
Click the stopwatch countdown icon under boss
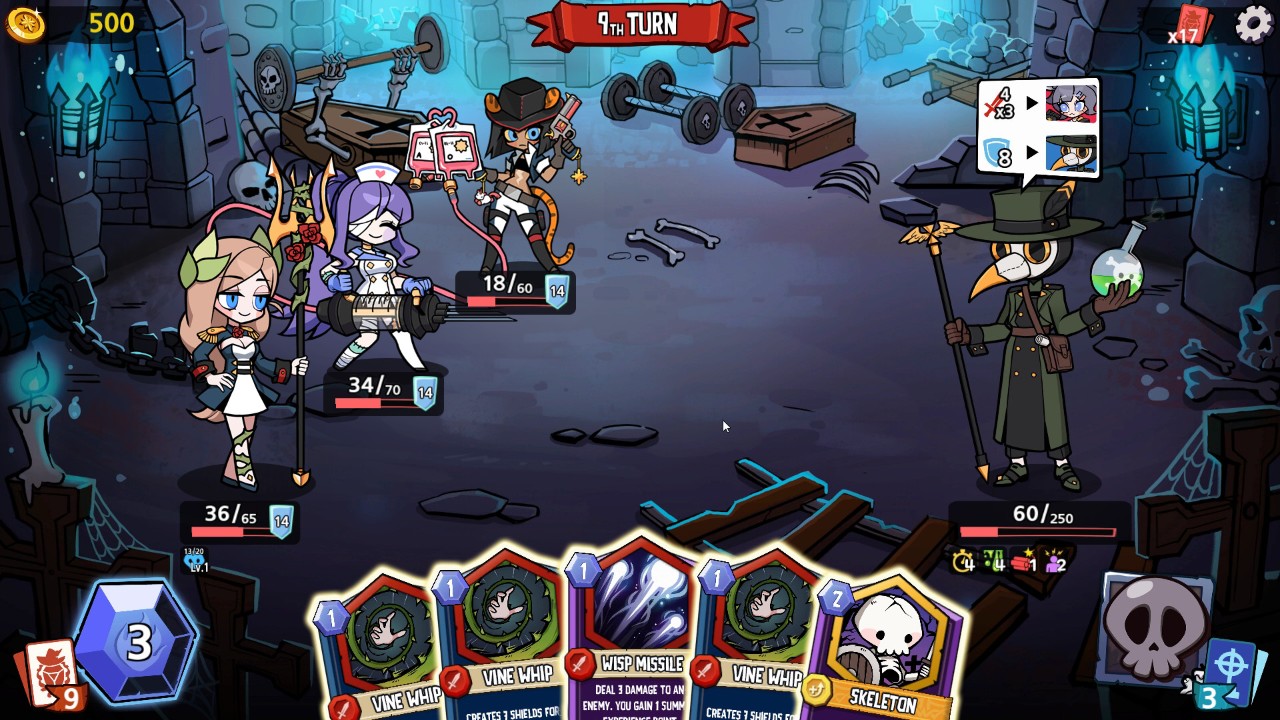click(x=961, y=562)
